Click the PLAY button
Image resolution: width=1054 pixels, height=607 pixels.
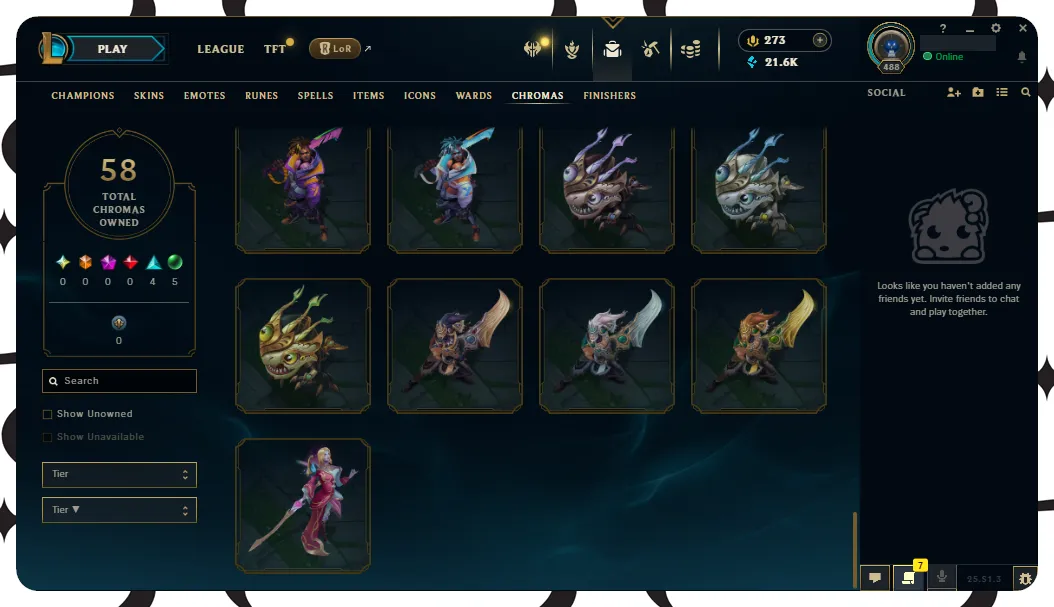[113, 49]
